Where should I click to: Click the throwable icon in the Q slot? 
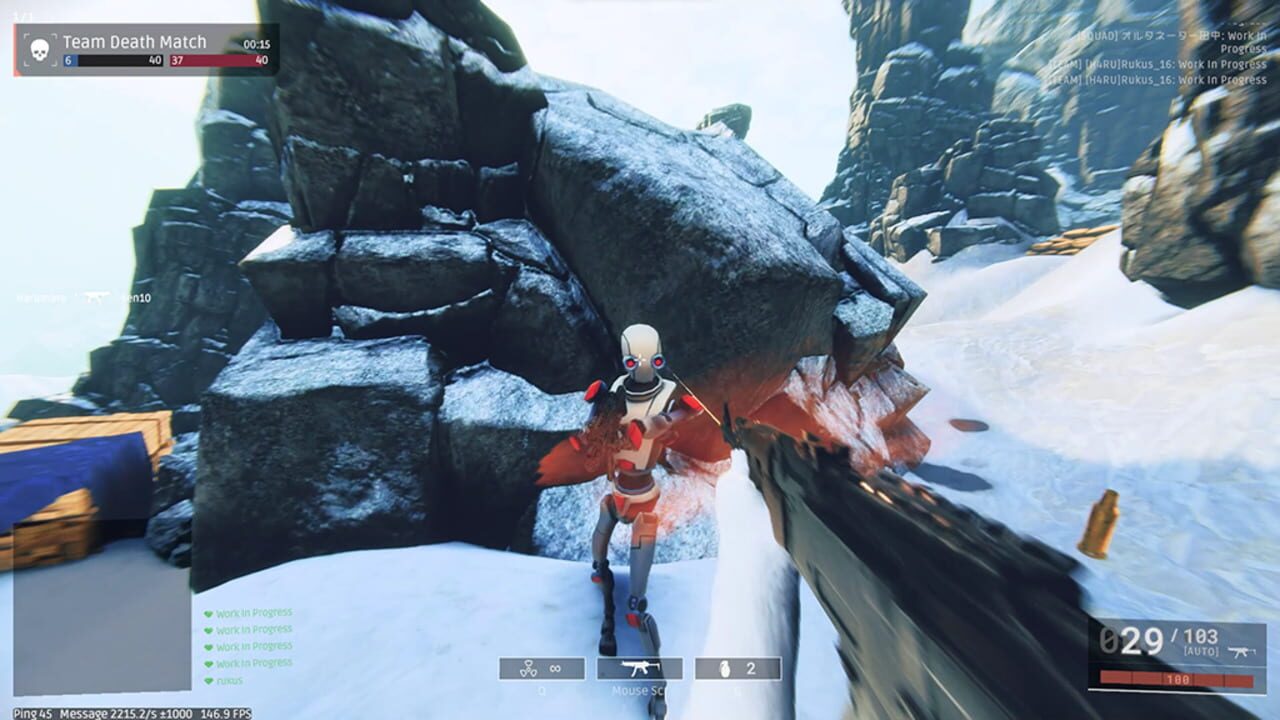tap(527, 668)
